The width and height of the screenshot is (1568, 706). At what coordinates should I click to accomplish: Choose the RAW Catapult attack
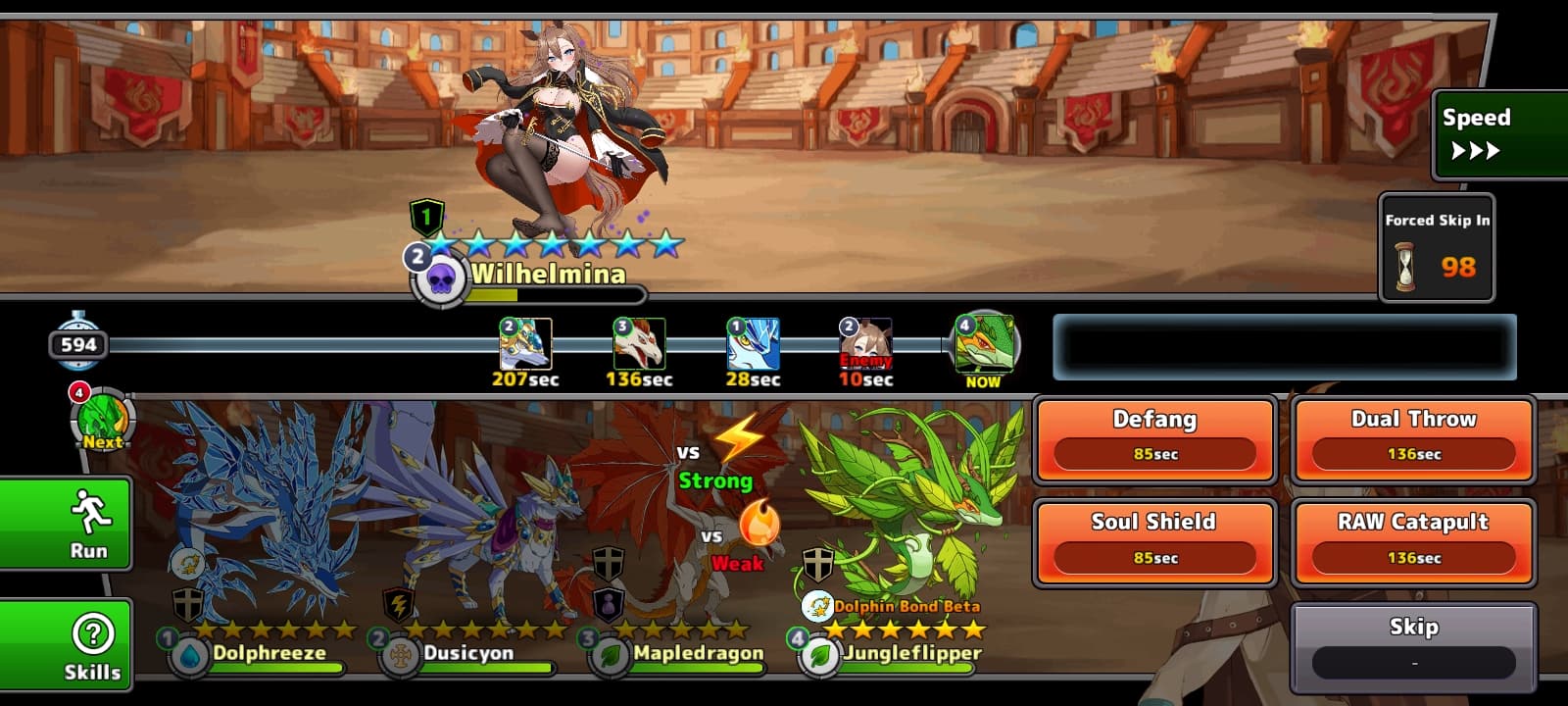(x=1413, y=541)
